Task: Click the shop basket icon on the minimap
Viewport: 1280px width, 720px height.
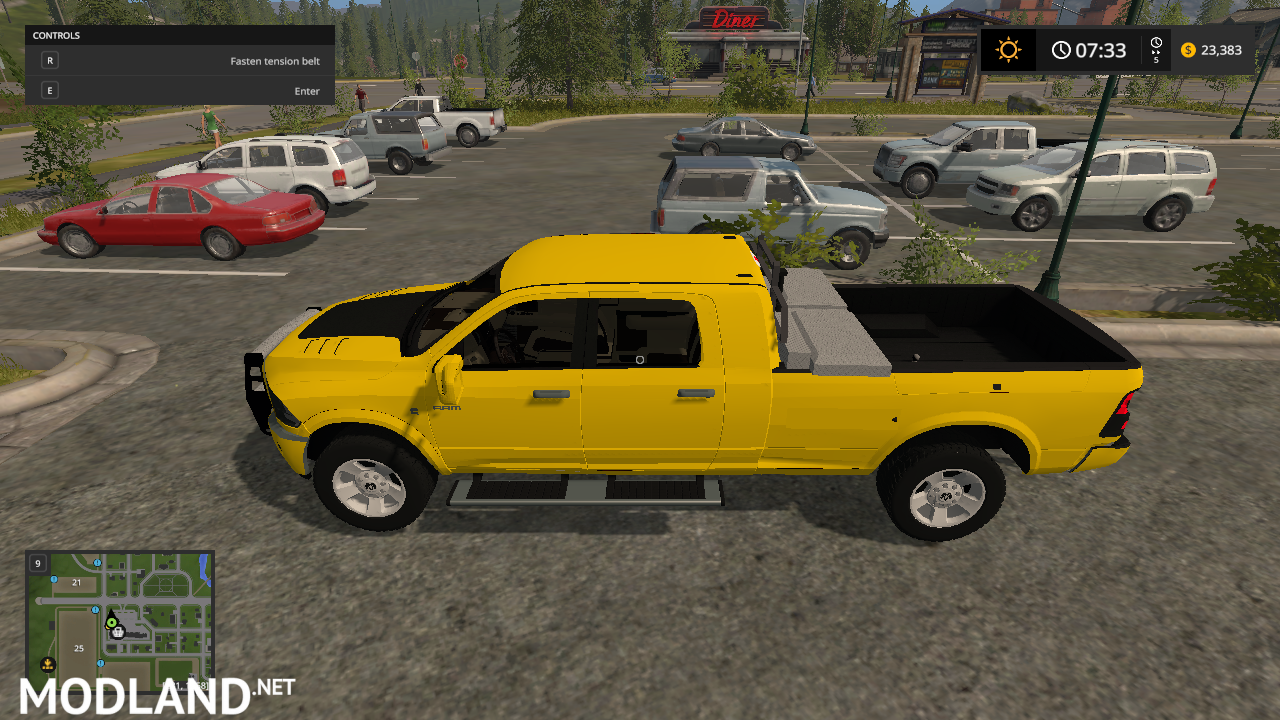Action: point(118,633)
